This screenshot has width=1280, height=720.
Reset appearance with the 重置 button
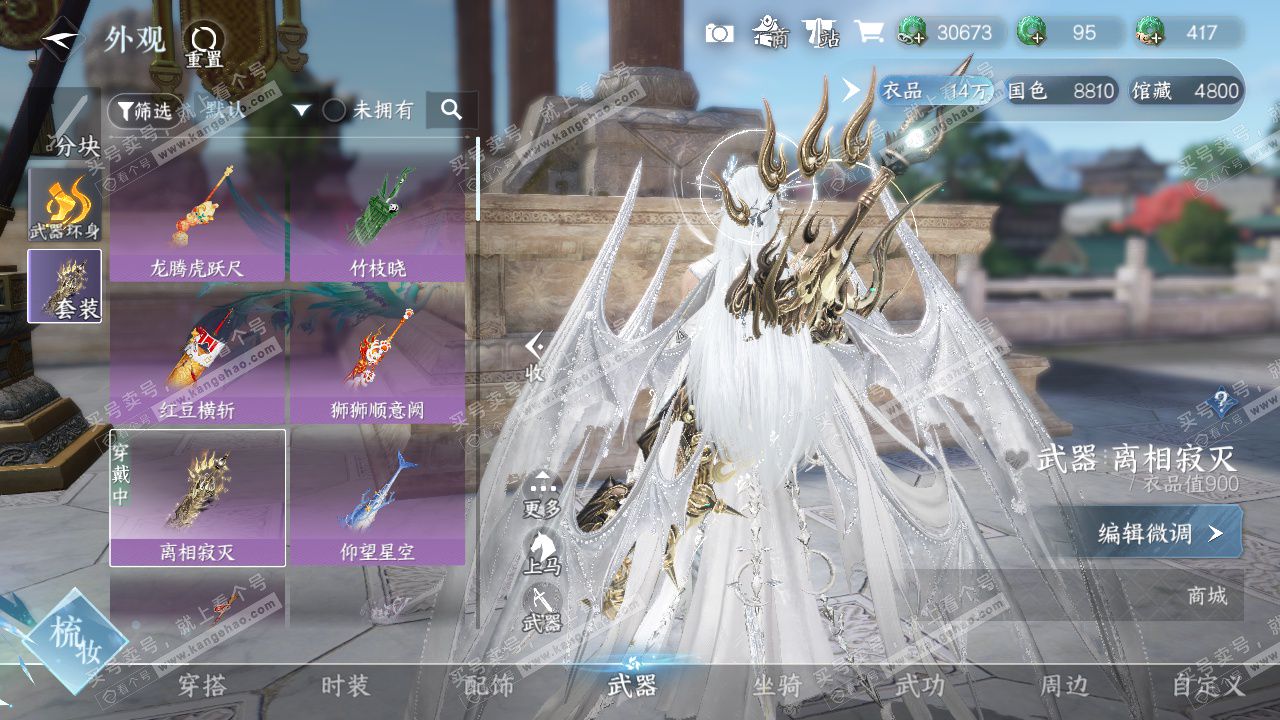[x=204, y=44]
